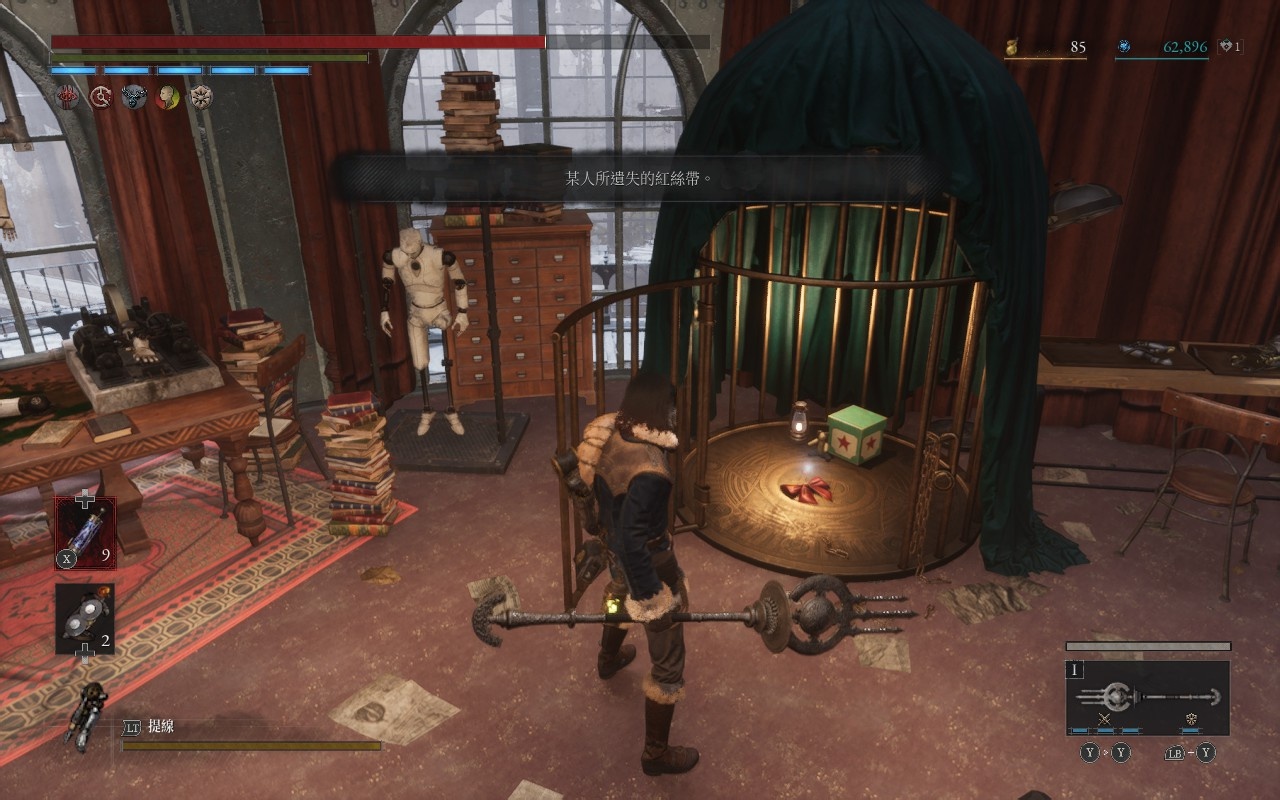
Task: Select the equipped trident weapon panel
Action: point(1147,697)
